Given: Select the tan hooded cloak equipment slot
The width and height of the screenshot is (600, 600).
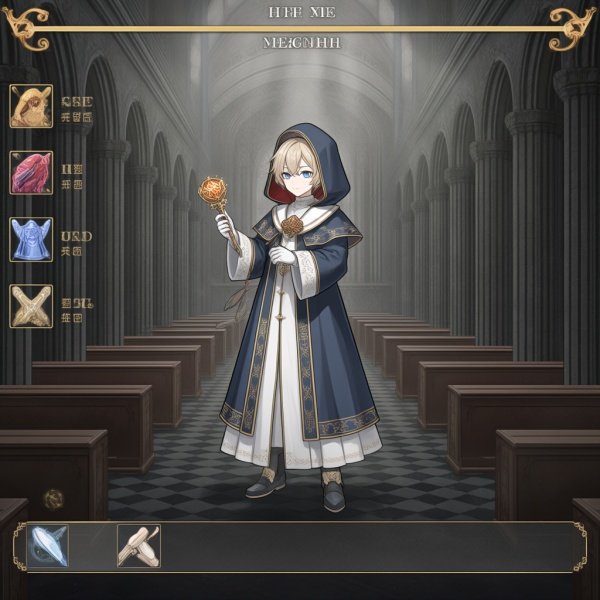Looking at the screenshot, I should pos(31,106).
